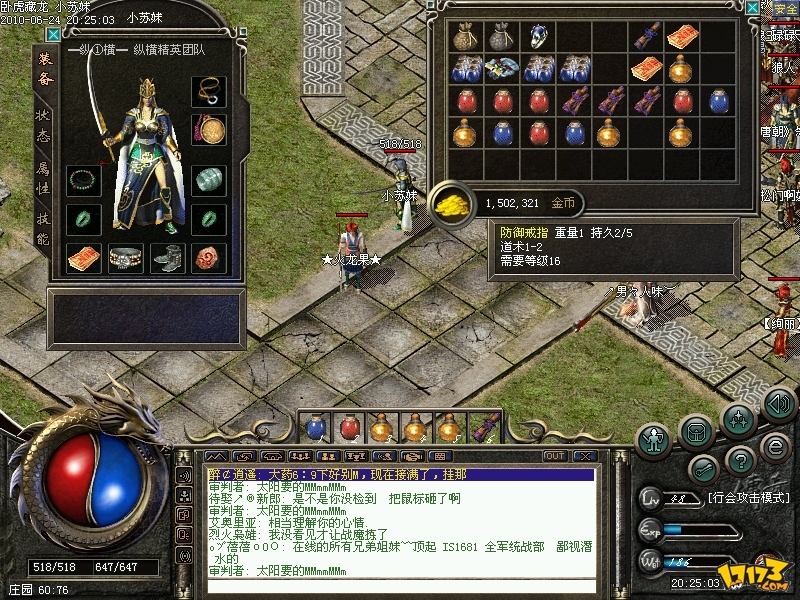Select the equipped gold medal slot
The image size is (800, 600).
coord(209,130)
